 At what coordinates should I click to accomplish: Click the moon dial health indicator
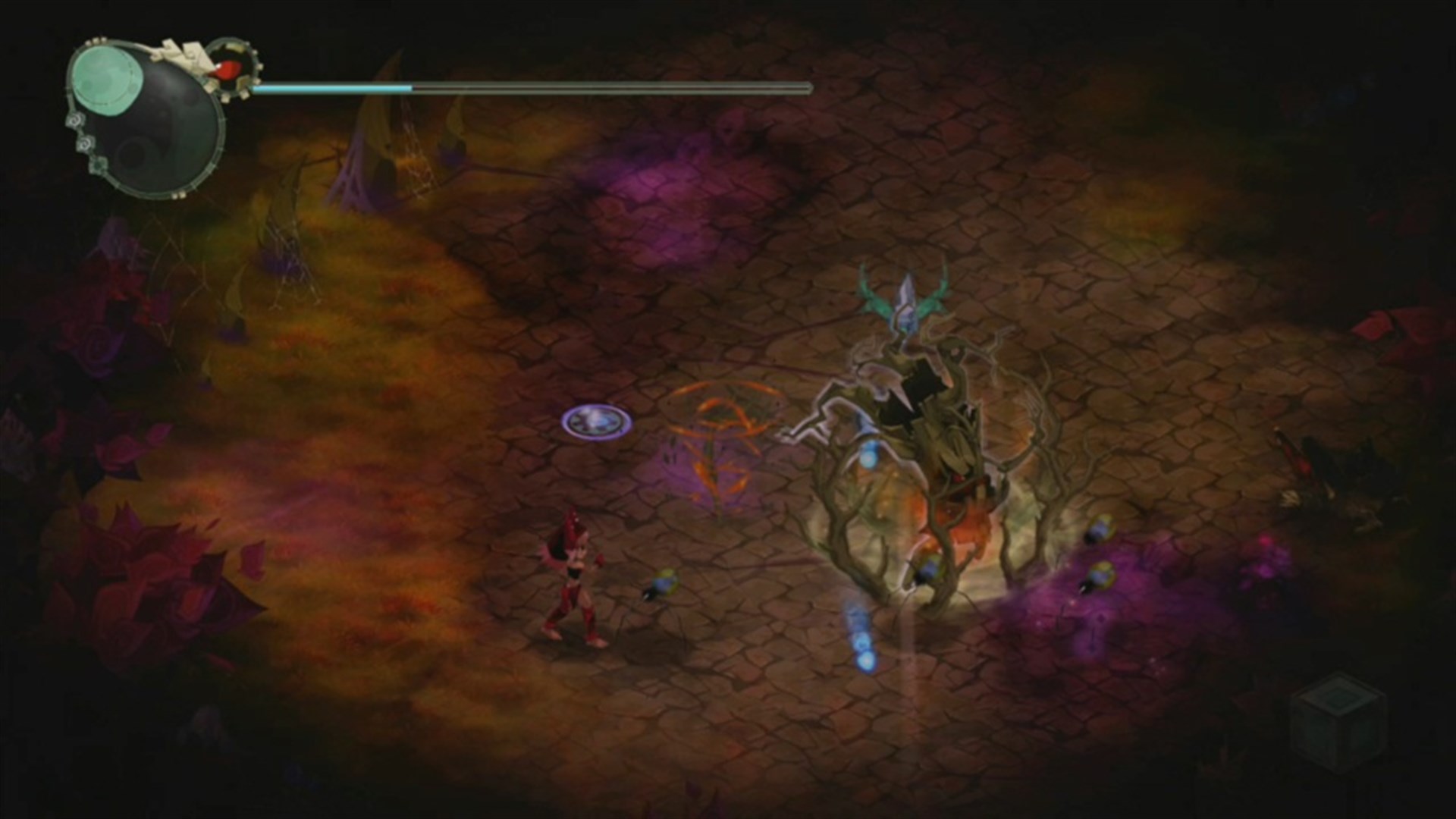coord(144,118)
